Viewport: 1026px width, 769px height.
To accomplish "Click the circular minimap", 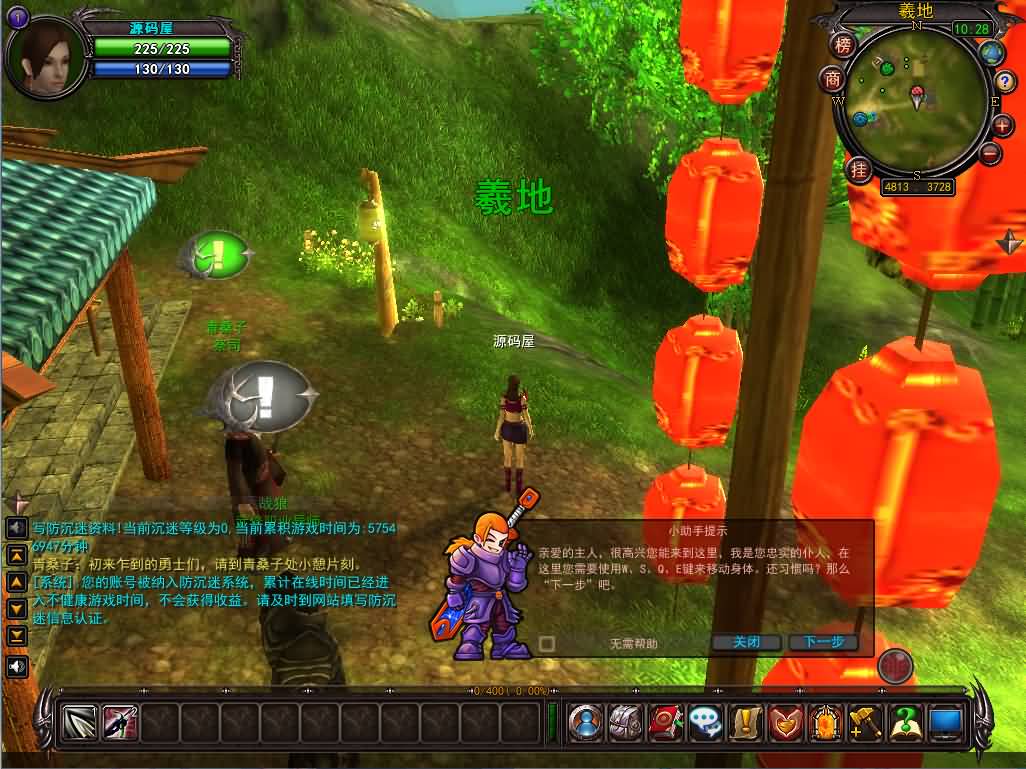I will click(910, 100).
